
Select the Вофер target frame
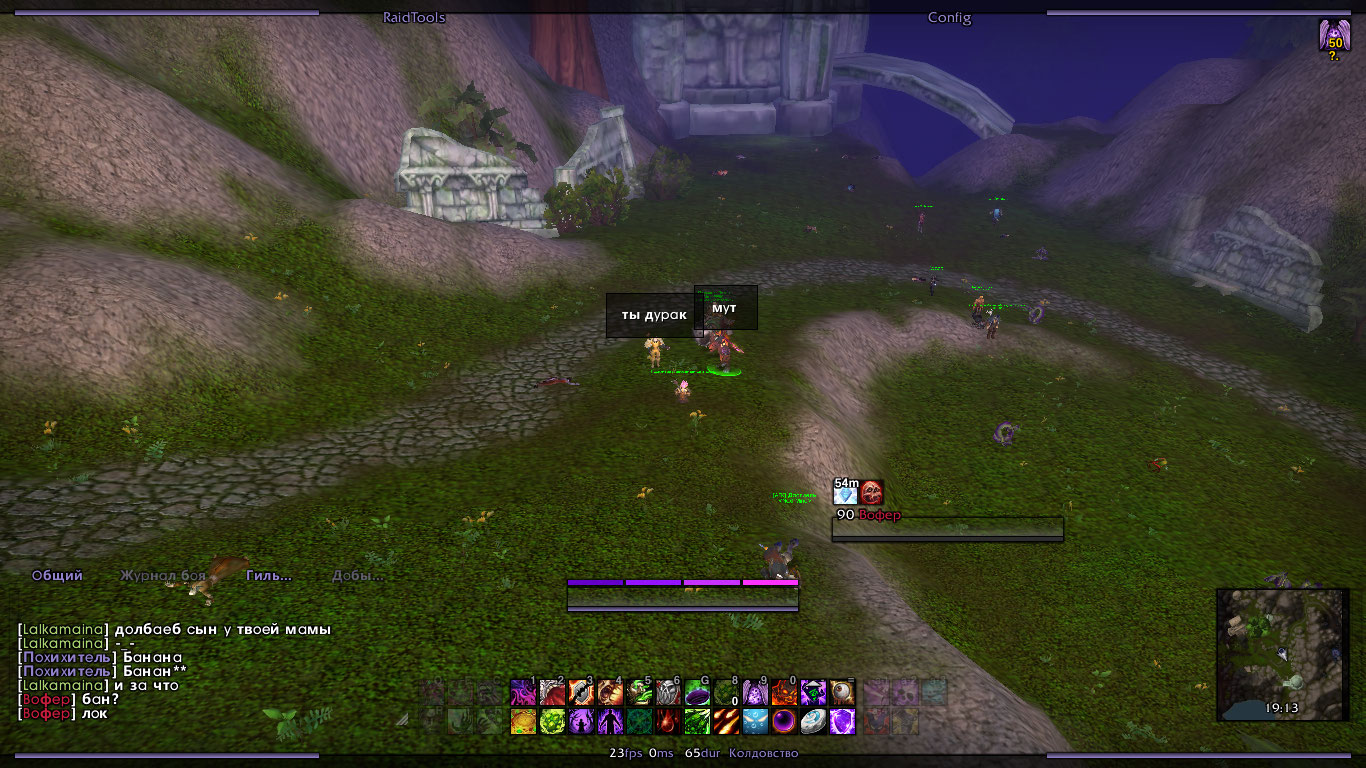click(947, 528)
